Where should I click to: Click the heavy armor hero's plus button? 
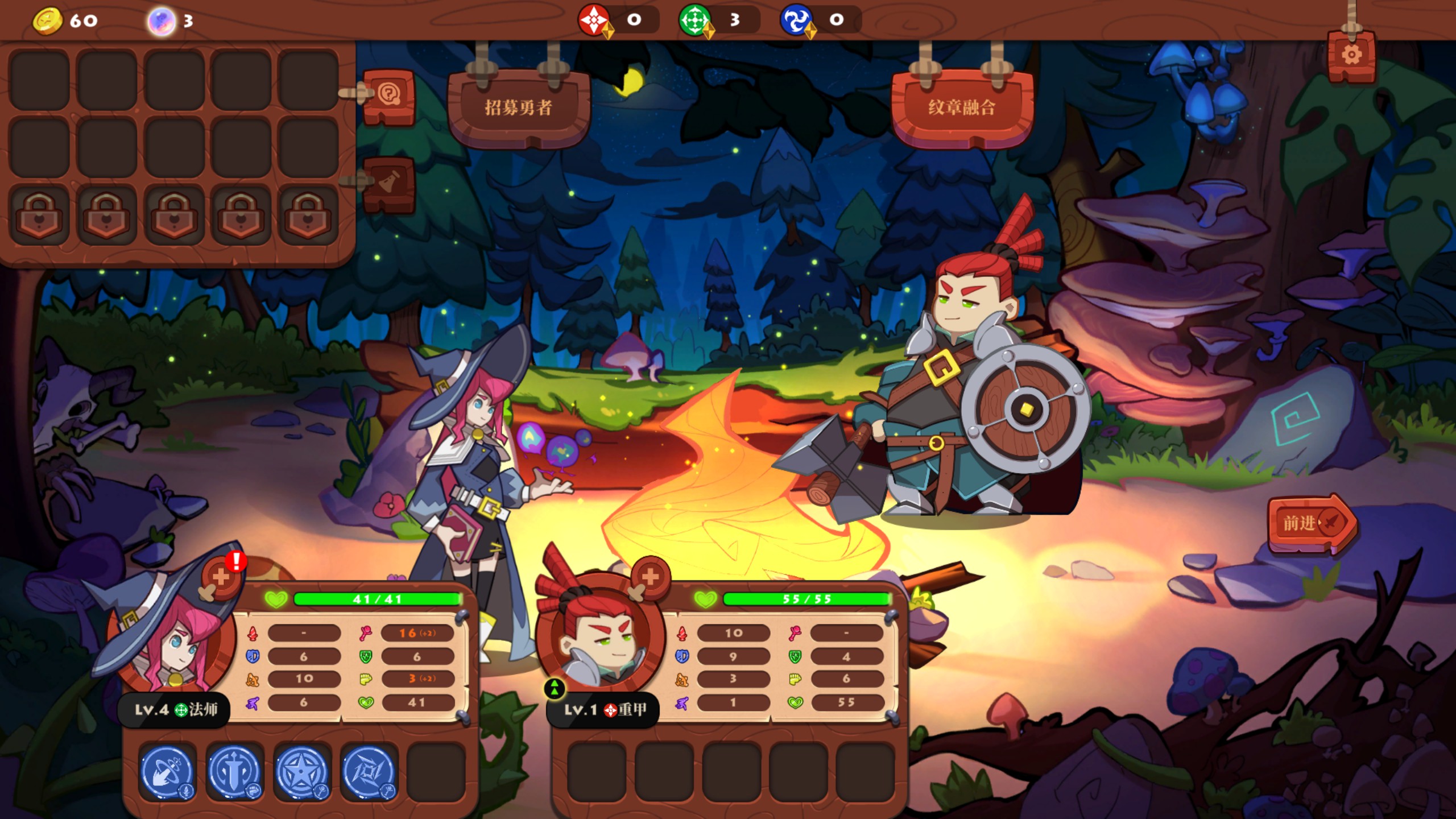(x=650, y=577)
